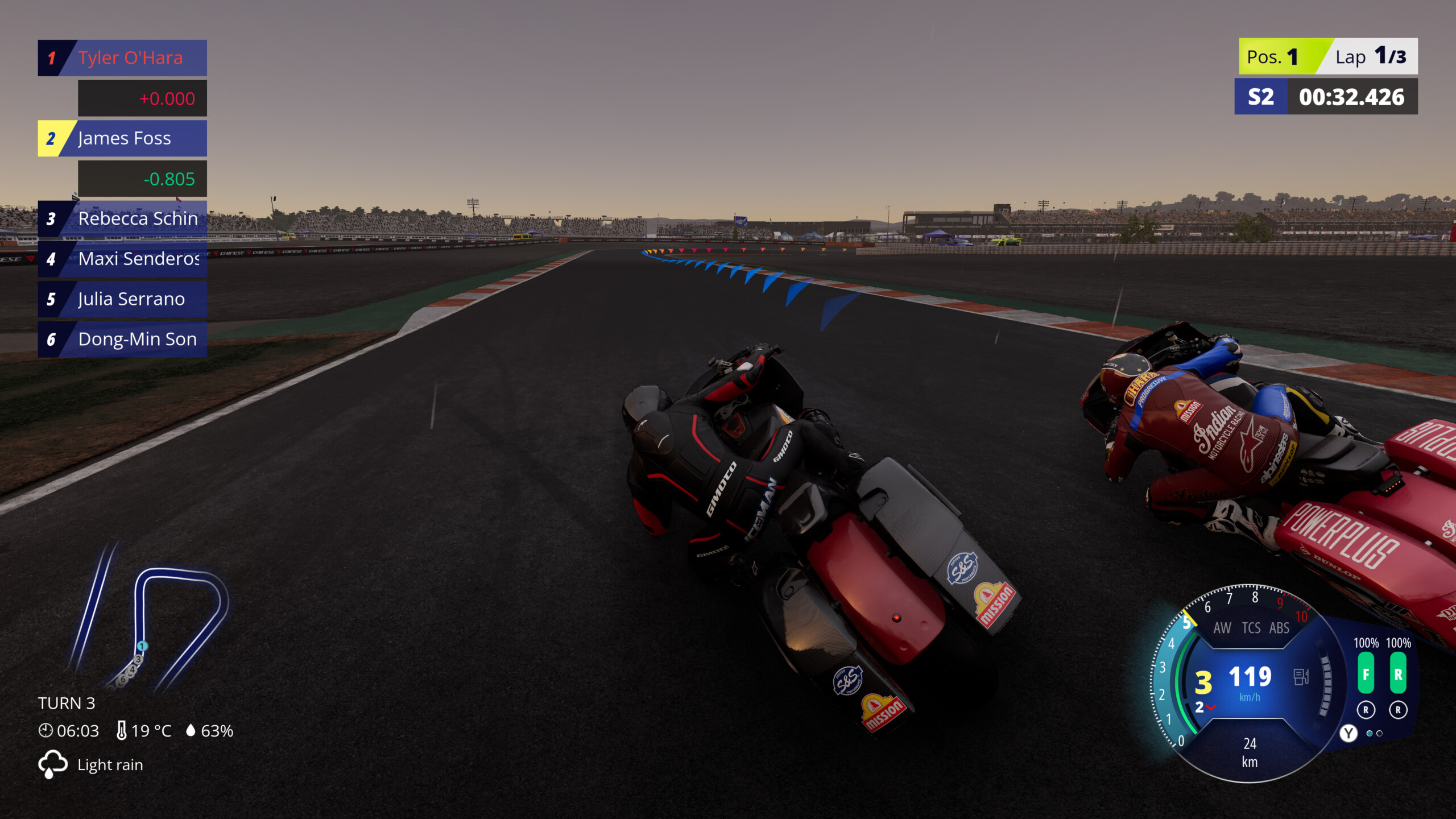Click Turn 3 marker on the minimap
The height and width of the screenshot is (819, 1456).
[138, 660]
